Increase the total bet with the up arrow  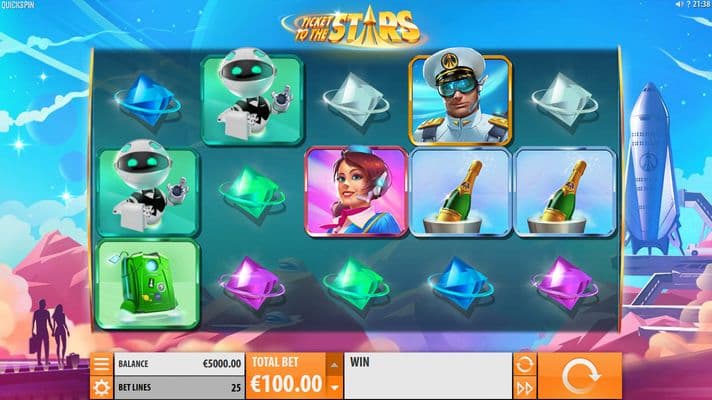pyautogui.click(x=334, y=365)
